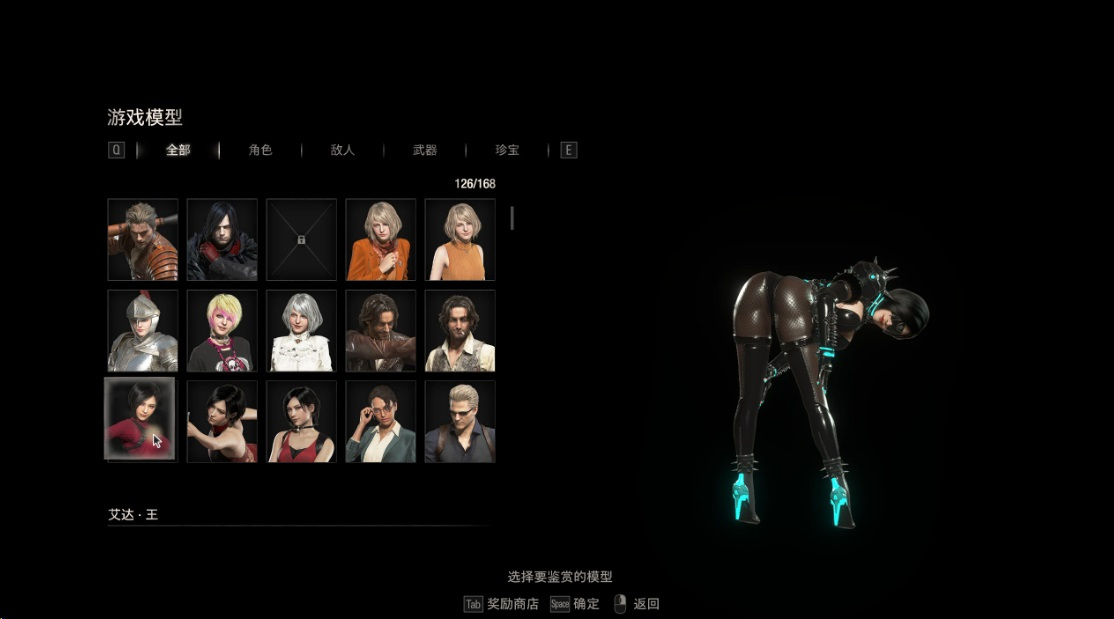This screenshot has width=1114, height=619.
Task: Open the 敌人 enemies tab
Action: click(342, 150)
